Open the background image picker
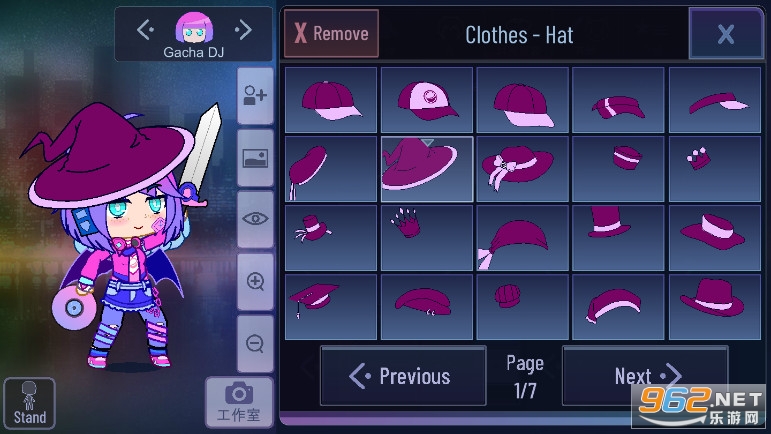This screenshot has width=771, height=434. tap(255, 158)
